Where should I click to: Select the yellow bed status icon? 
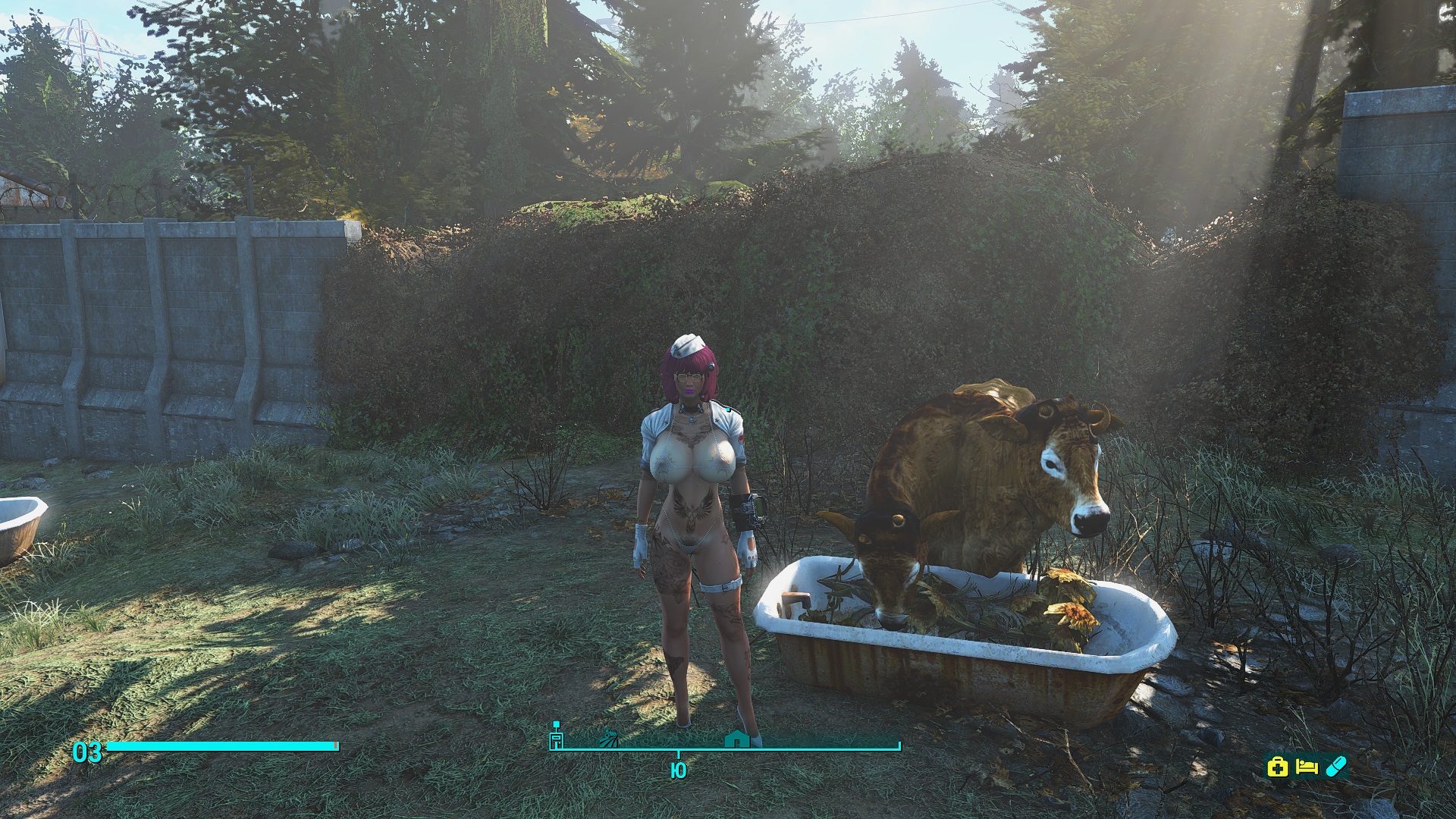click(x=1307, y=767)
